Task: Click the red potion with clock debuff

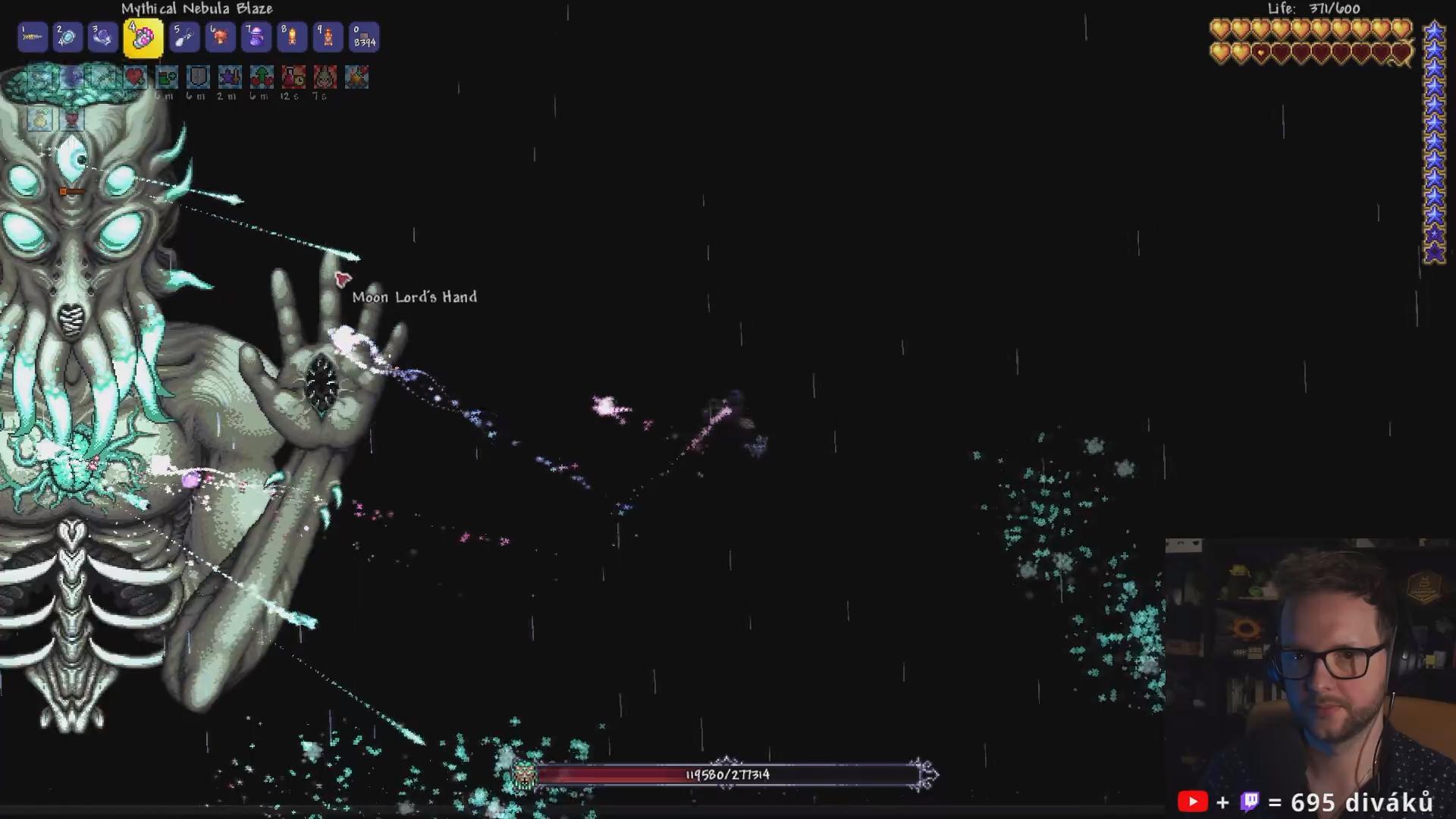Action: (x=293, y=77)
